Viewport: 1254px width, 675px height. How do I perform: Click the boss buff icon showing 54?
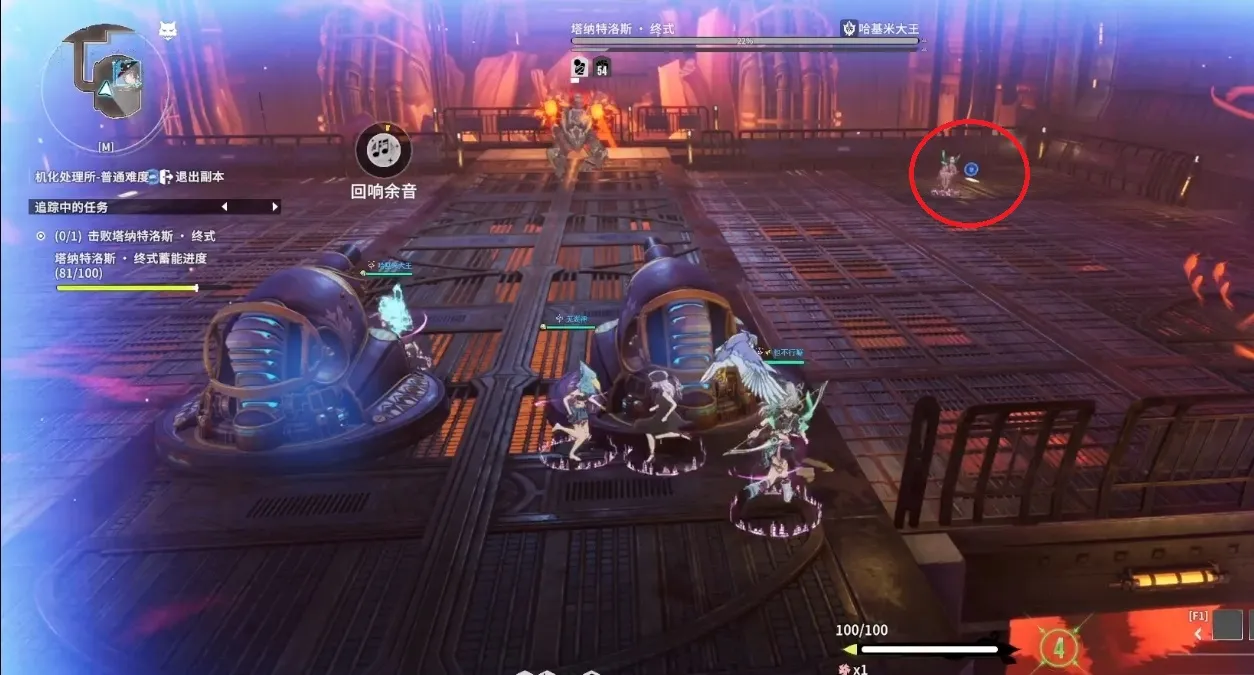(602, 67)
